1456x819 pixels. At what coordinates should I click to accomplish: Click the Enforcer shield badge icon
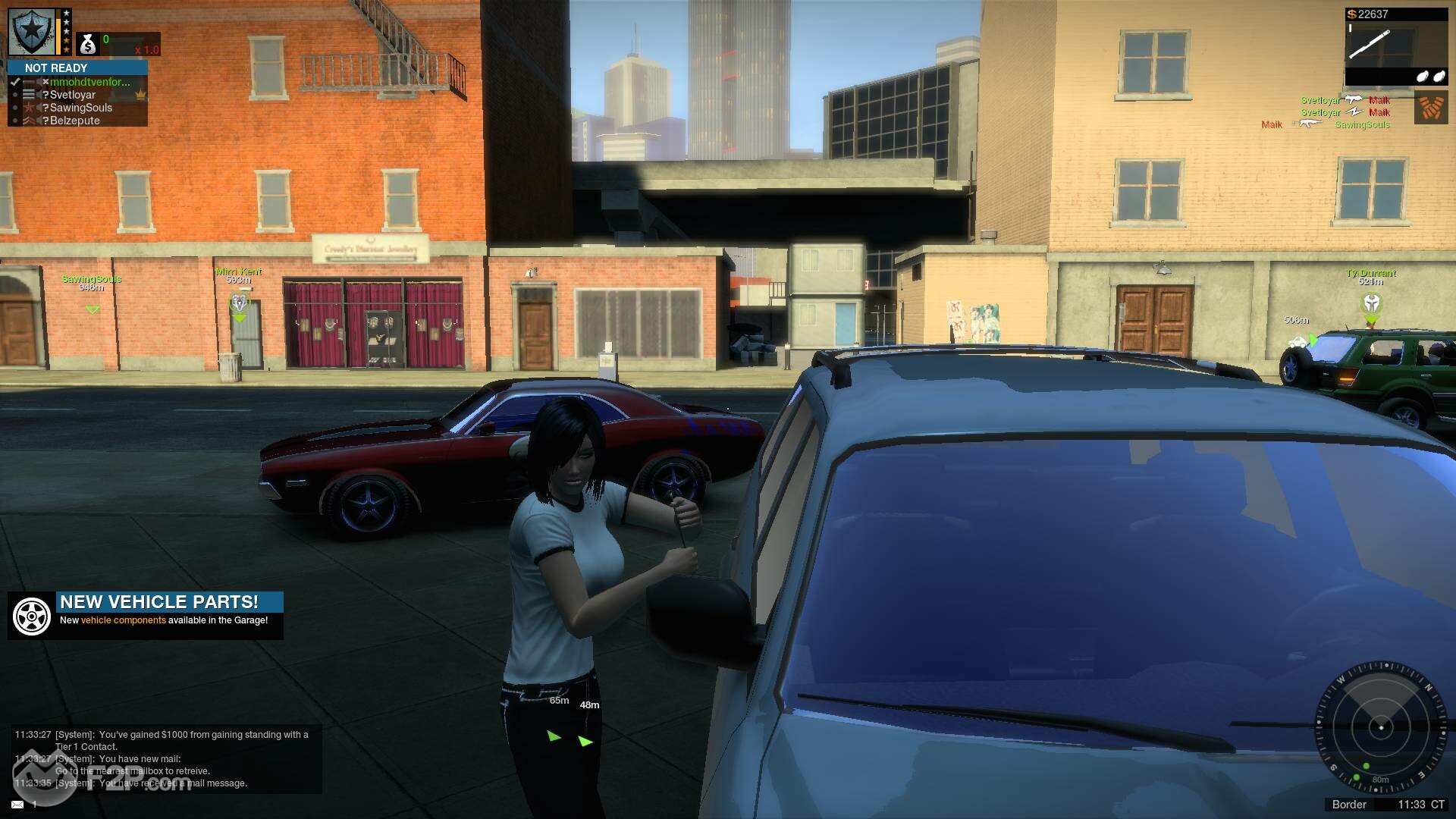point(32,32)
